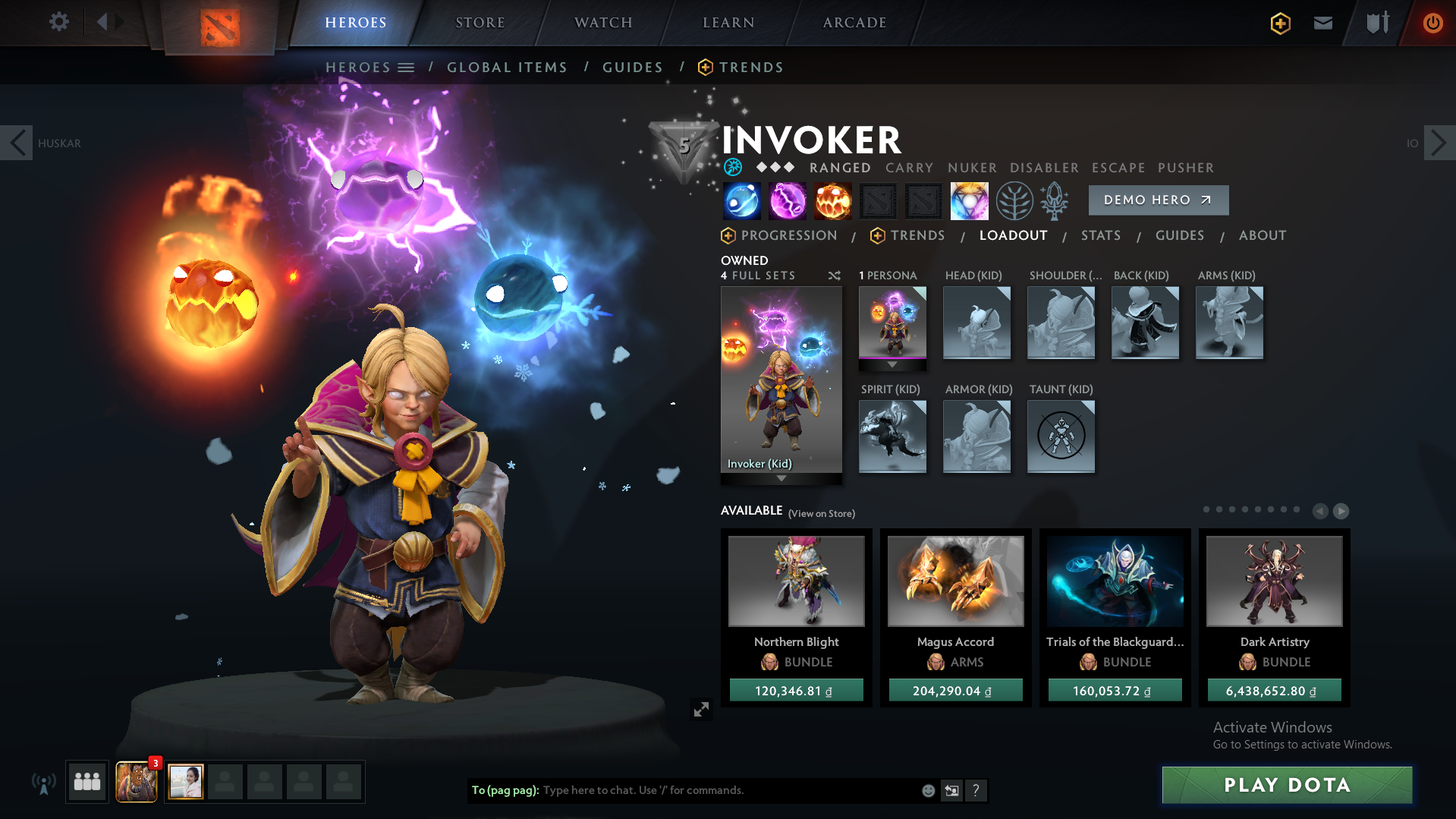Shuffle equipped sets with the shuffle icon
1456x819 pixels.
(x=834, y=276)
